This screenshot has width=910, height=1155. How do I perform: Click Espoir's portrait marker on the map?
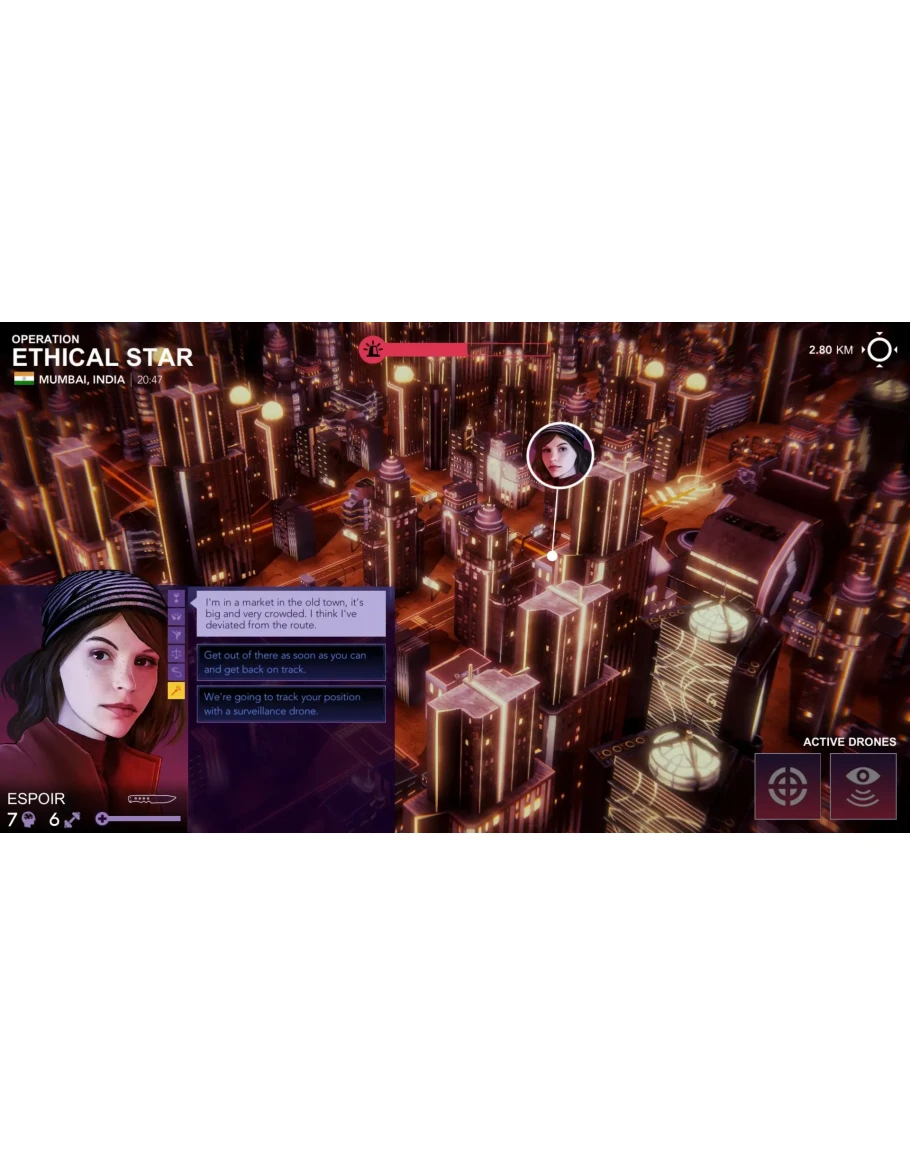click(560, 456)
